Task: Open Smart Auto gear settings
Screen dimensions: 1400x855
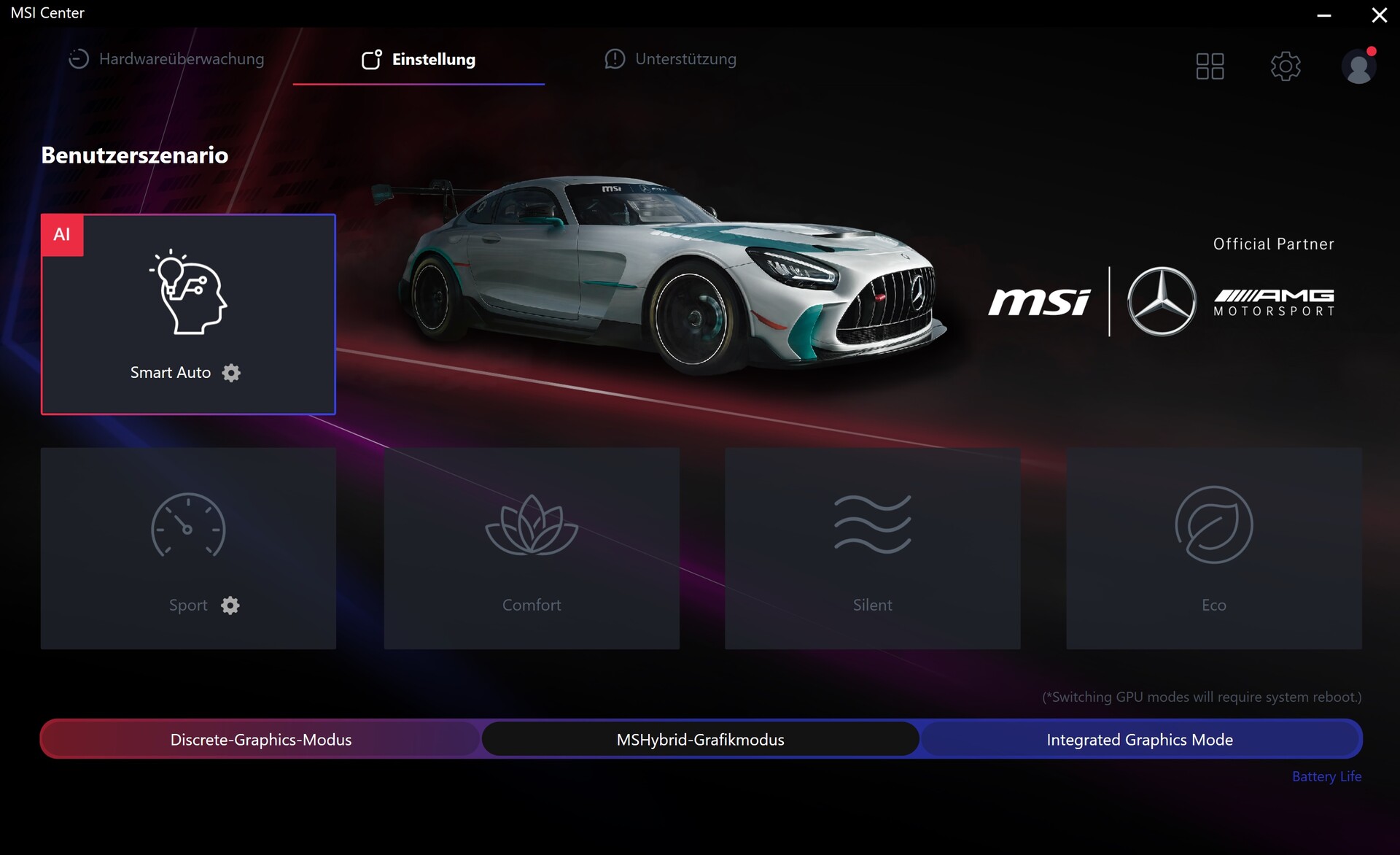Action: pos(231,373)
